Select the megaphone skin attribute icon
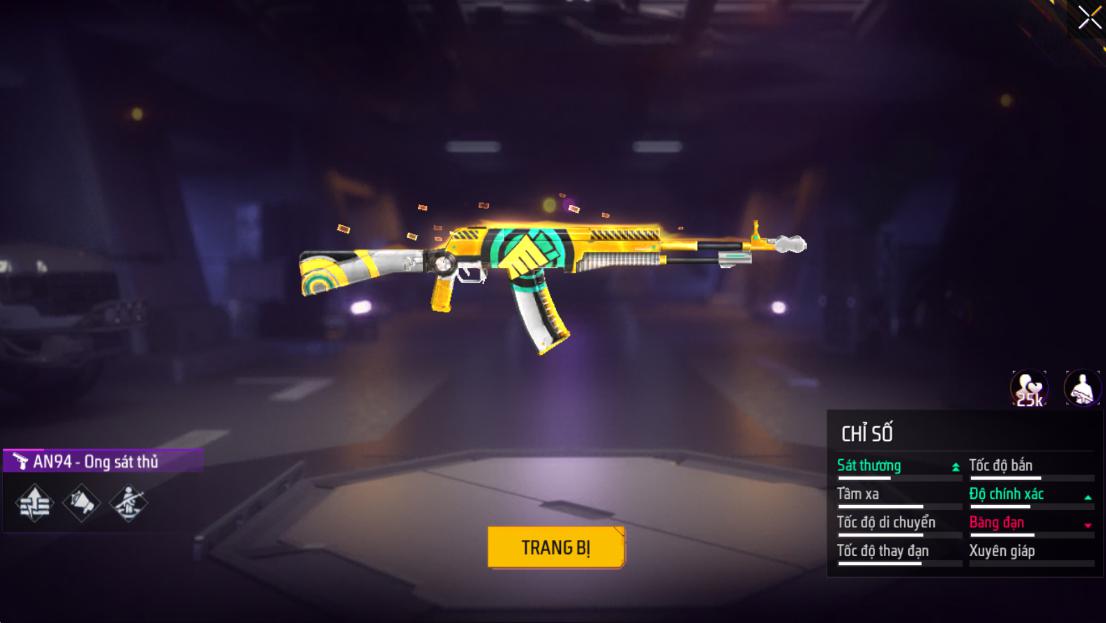1106x623 pixels. (x=82, y=502)
